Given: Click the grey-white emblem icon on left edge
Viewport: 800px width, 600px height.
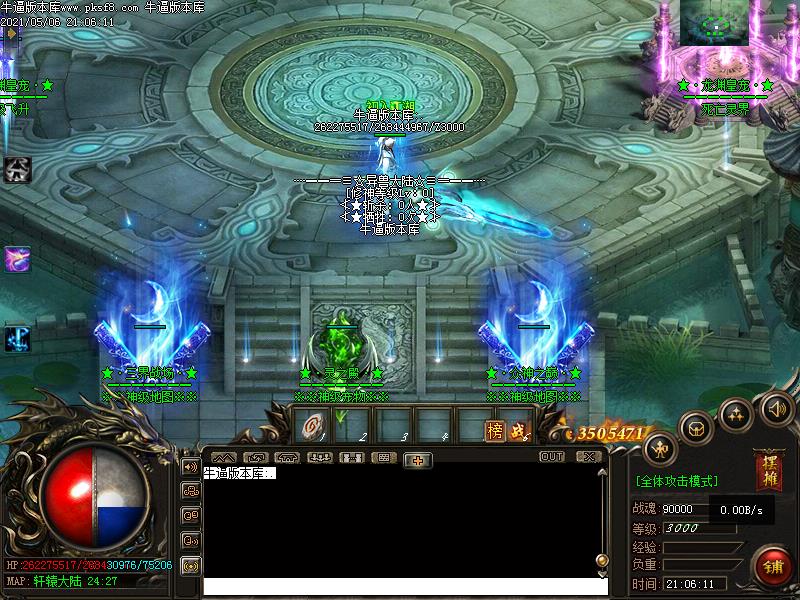Looking at the screenshot, I should pyautogui.click(x=17, y=169).
